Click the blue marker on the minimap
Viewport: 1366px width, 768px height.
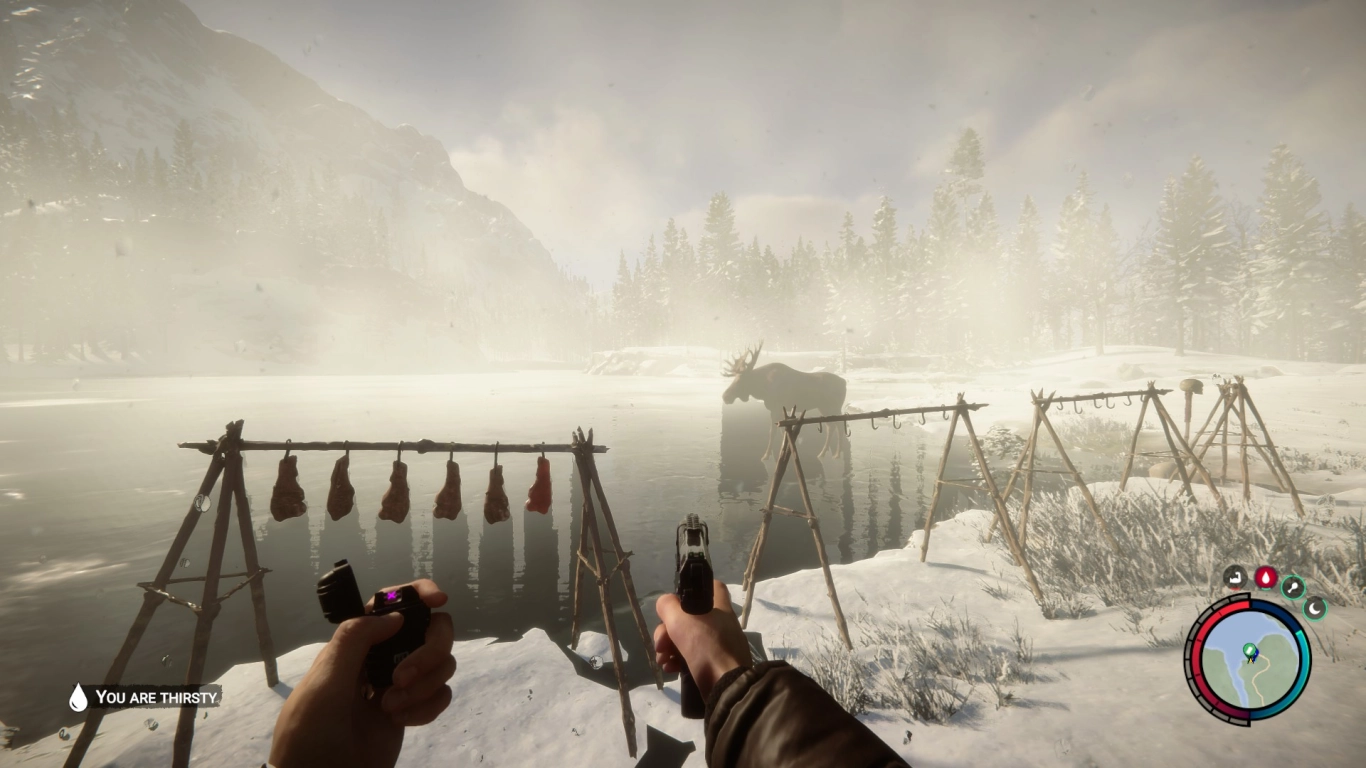pyautogui.click(x=1255, y=656)
